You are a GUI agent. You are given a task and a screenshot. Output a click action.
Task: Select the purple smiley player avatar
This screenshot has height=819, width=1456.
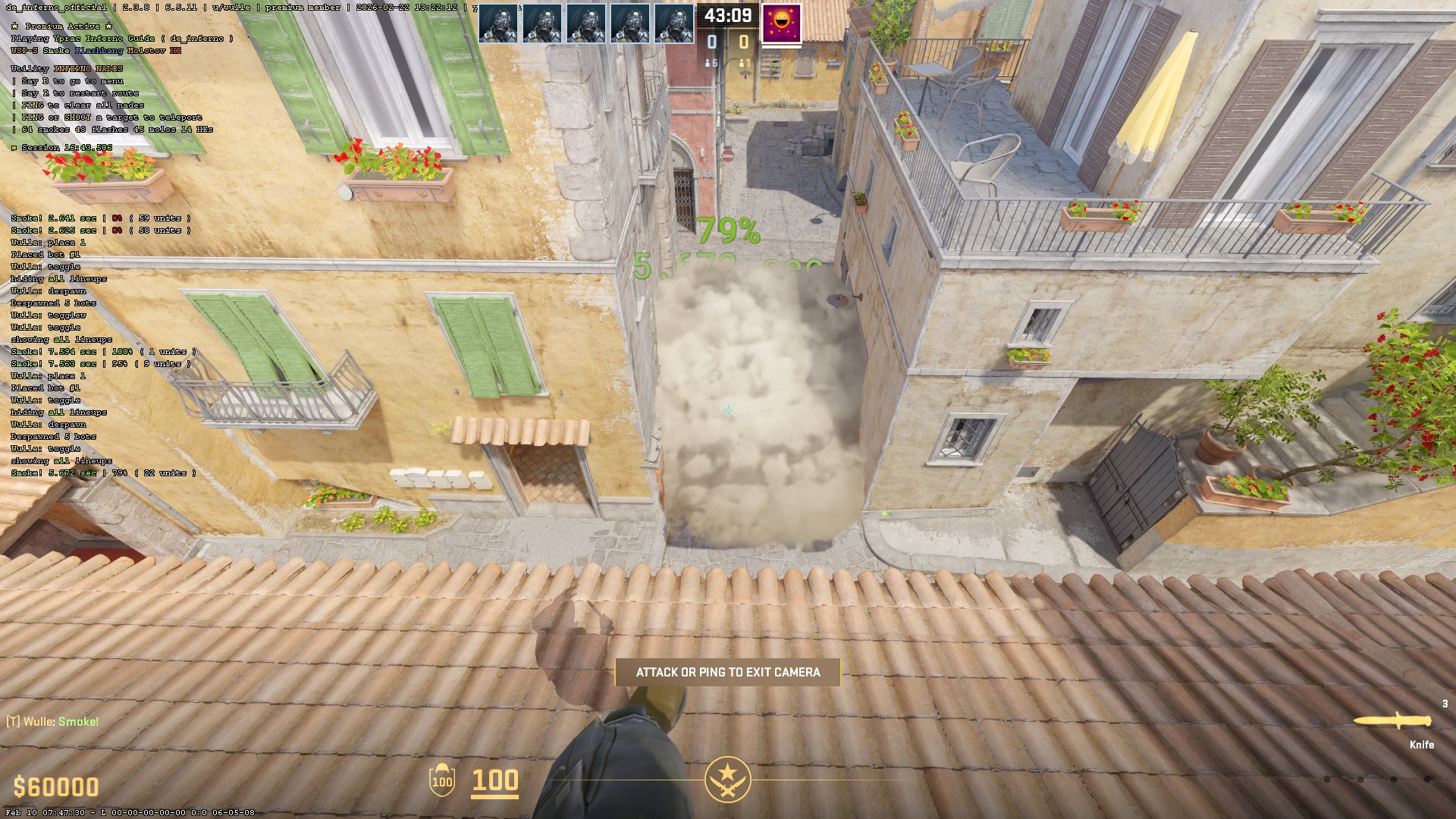781,23
